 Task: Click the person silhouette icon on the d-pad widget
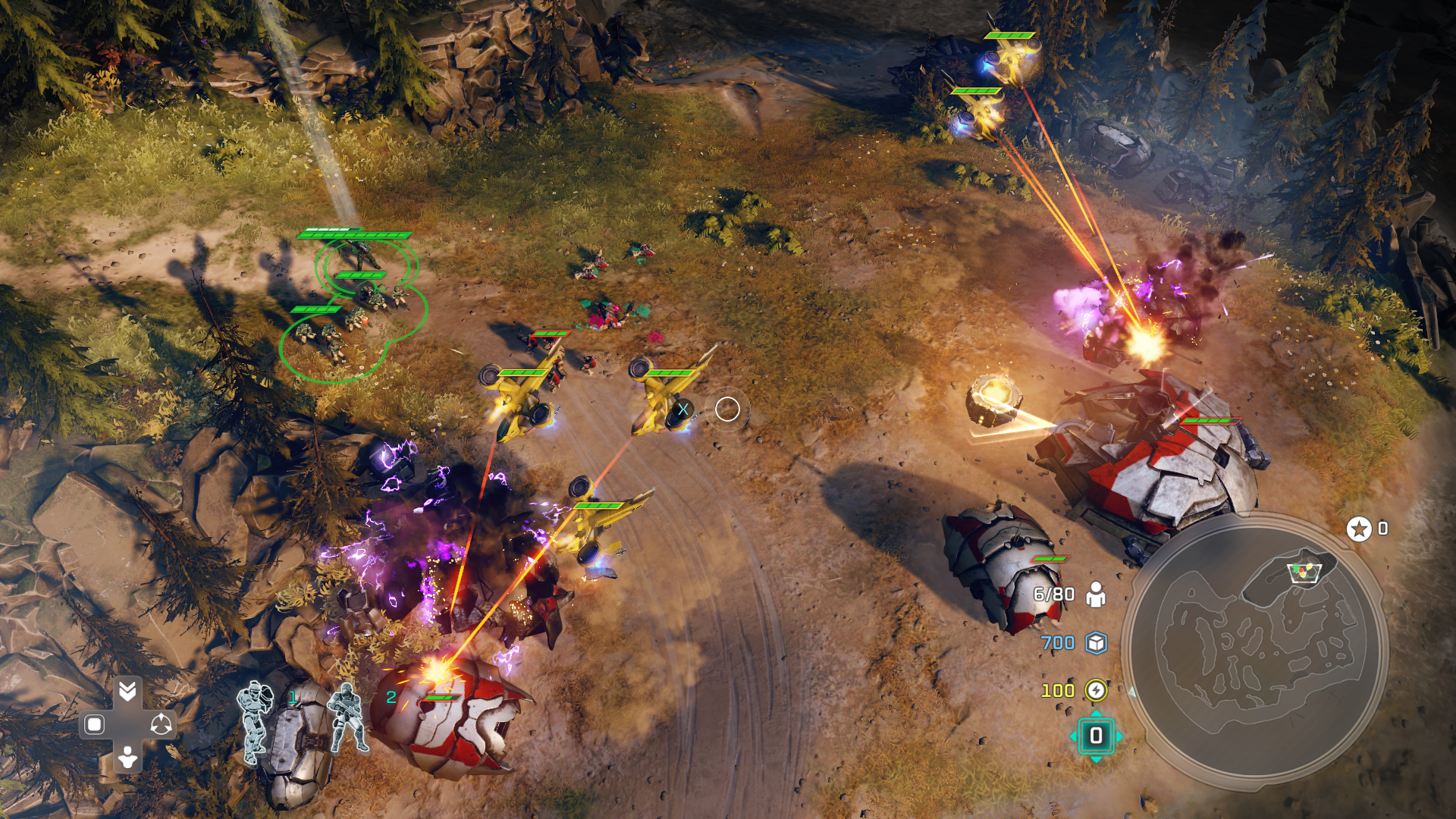point(127,757)
